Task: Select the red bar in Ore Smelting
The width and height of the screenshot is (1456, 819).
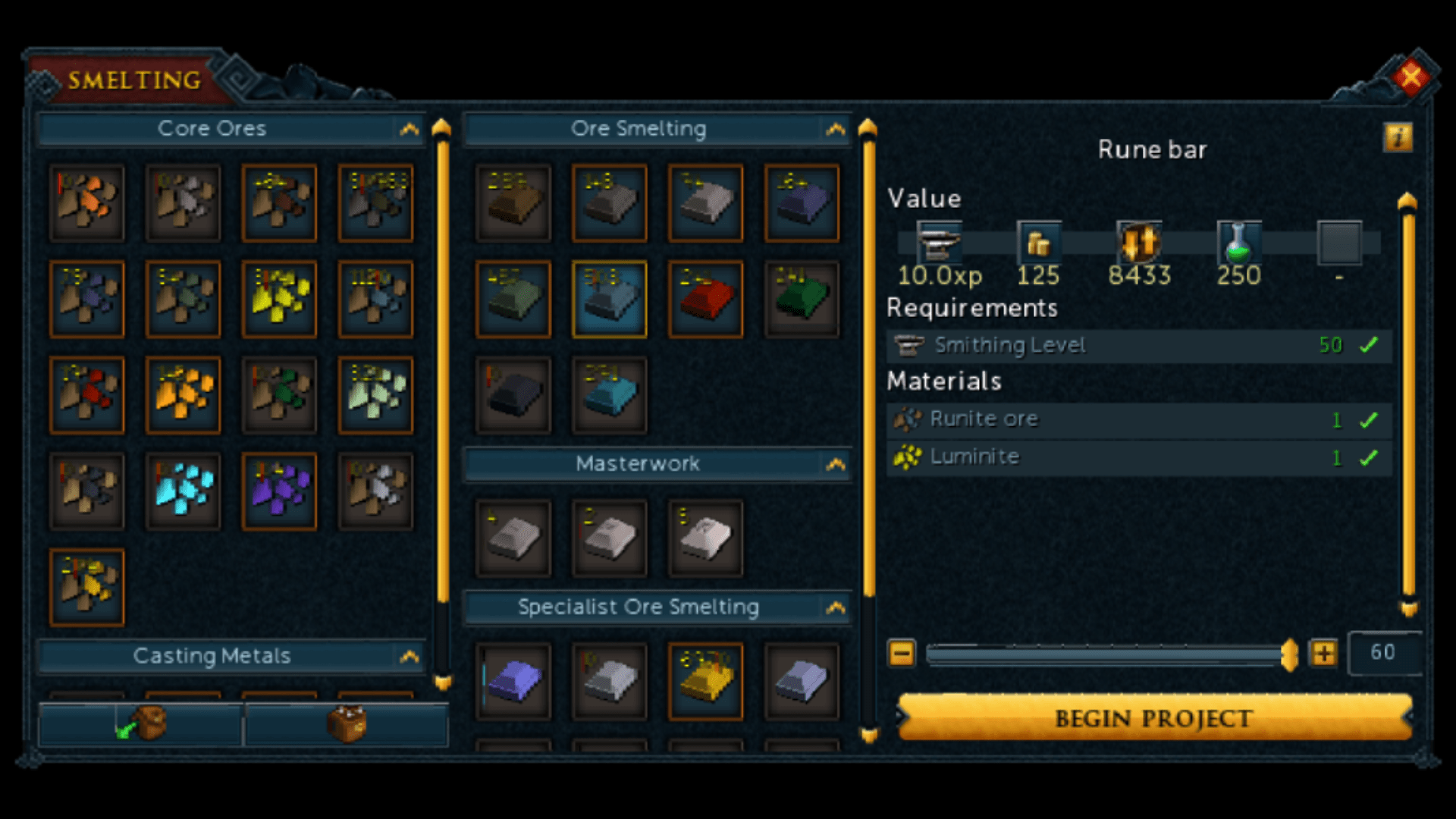Action: coord(705,297)
